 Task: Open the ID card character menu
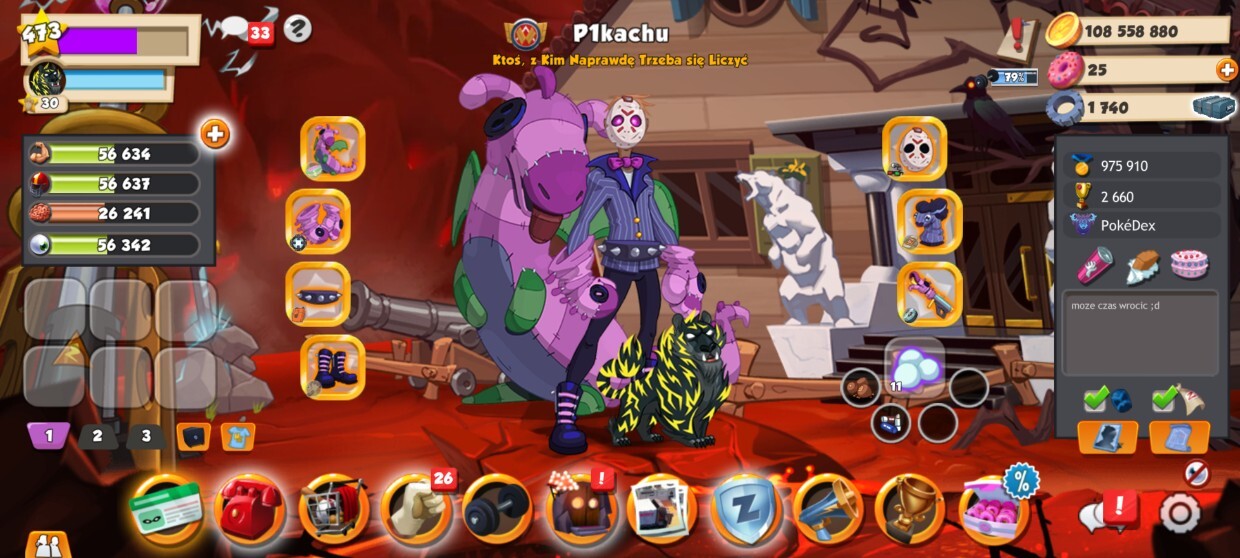[x=166, y=509]
